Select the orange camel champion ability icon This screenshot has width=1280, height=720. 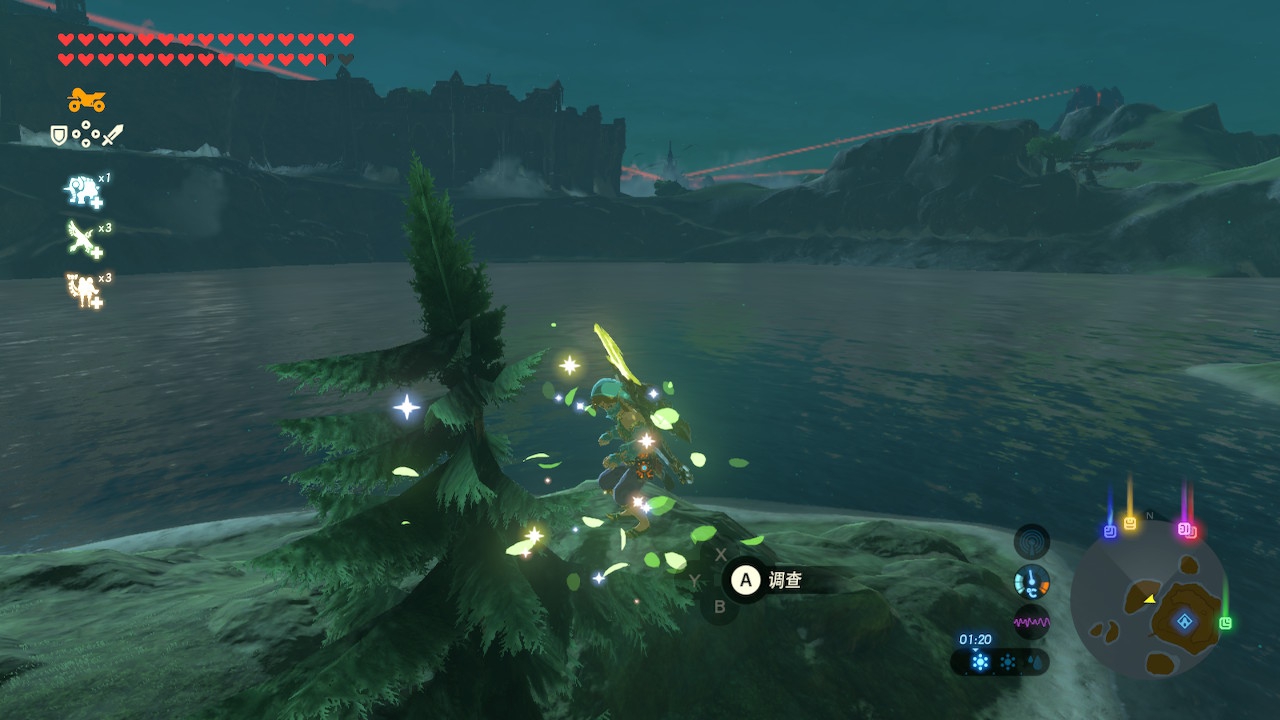click(x=82, y=290)
